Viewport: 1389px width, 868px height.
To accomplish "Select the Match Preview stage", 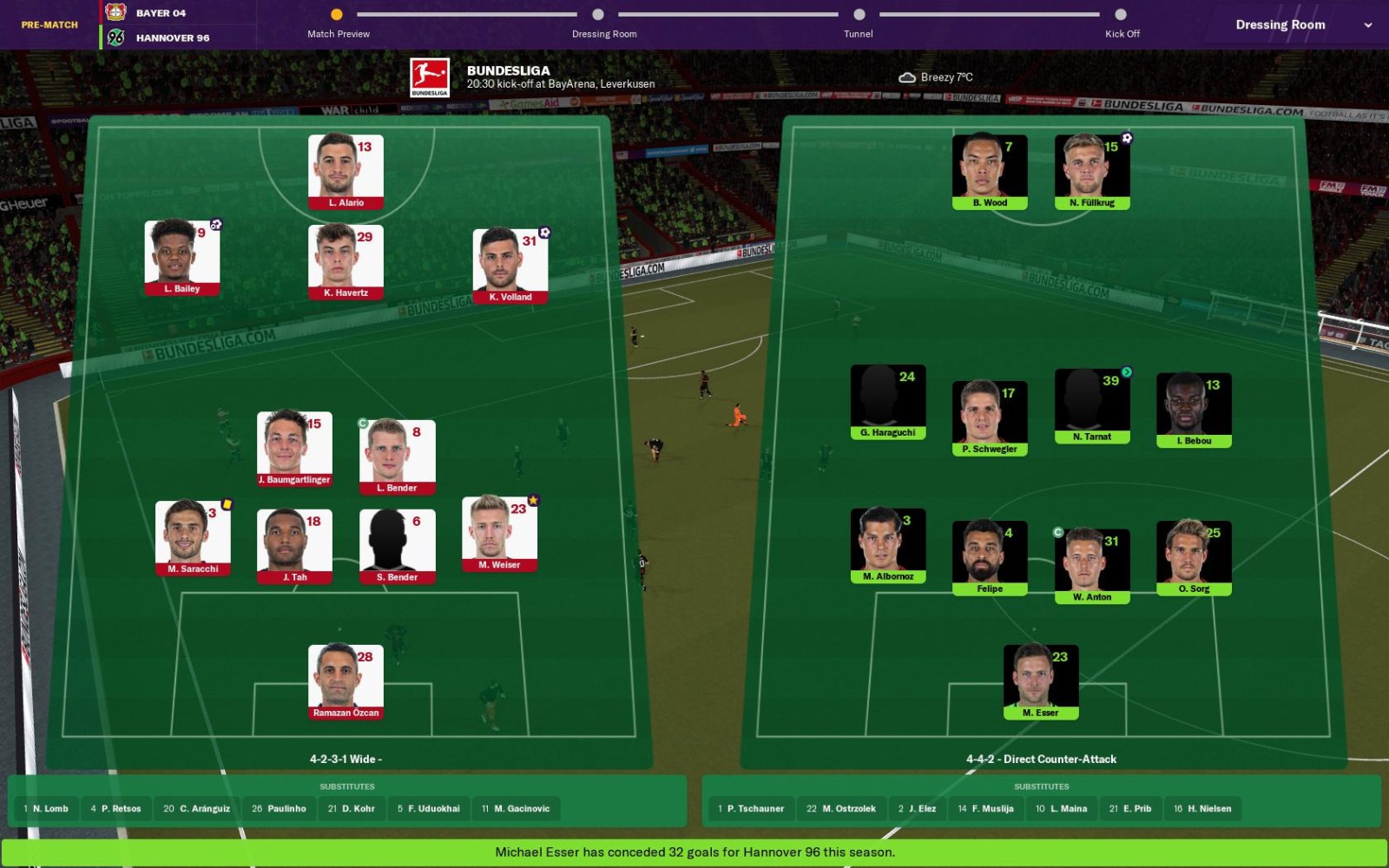I will (337, 15).
